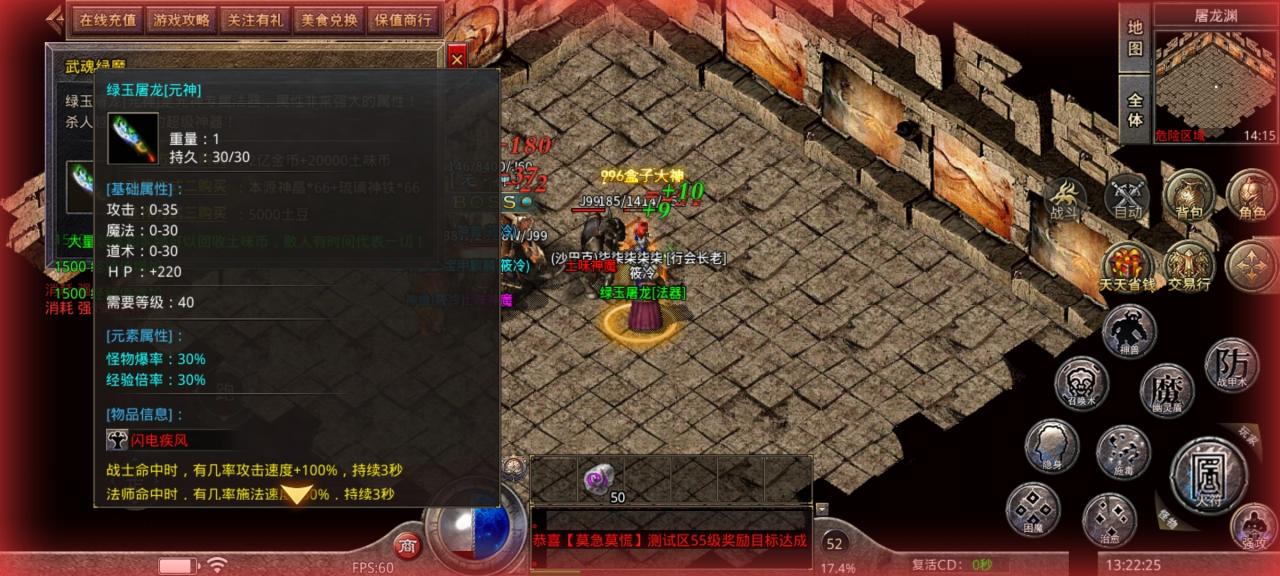
Task: Open the 交易行 trading house
Action: click(1189, 267)
